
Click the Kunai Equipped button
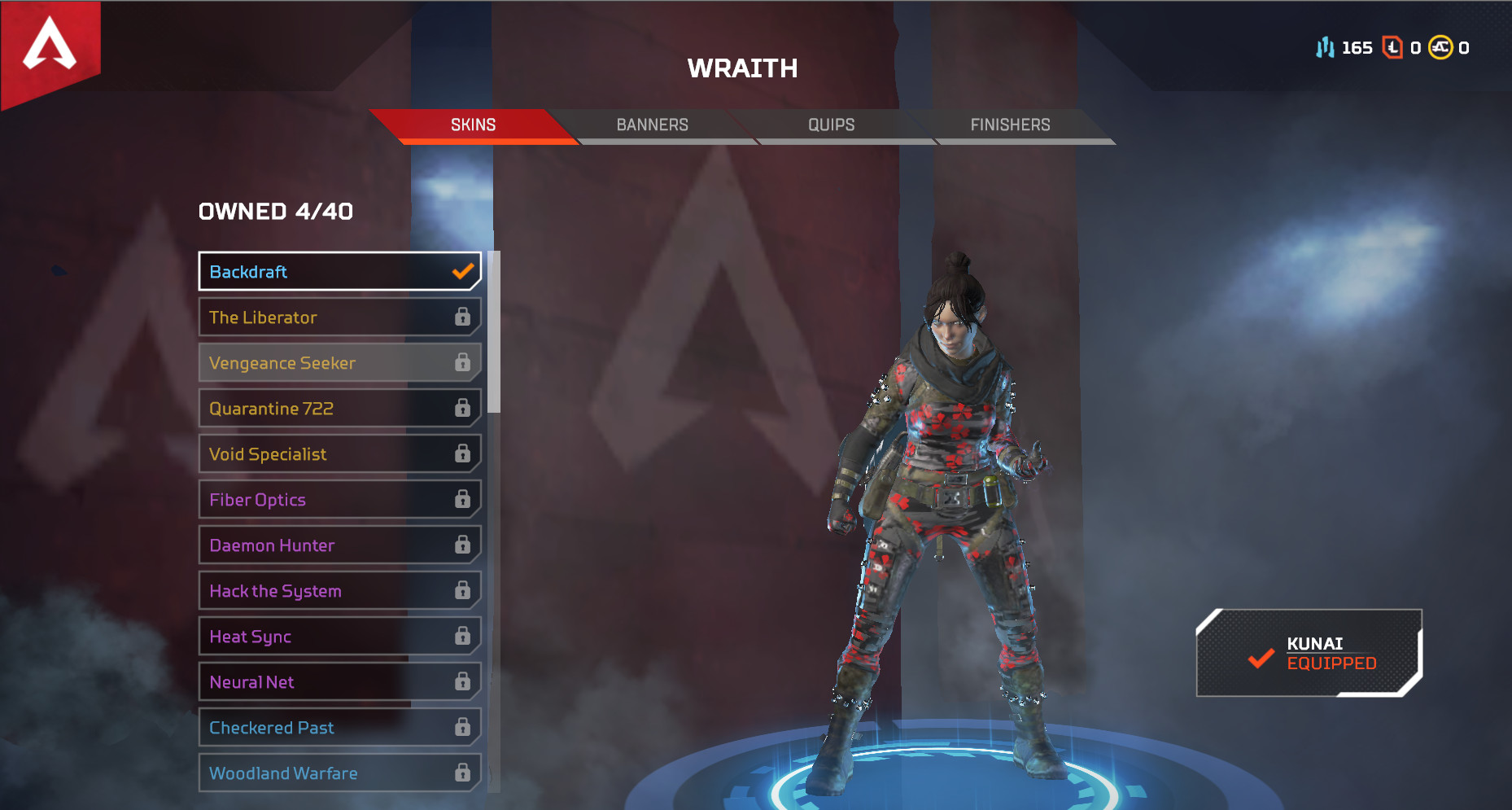click(x=1309, y=654)
